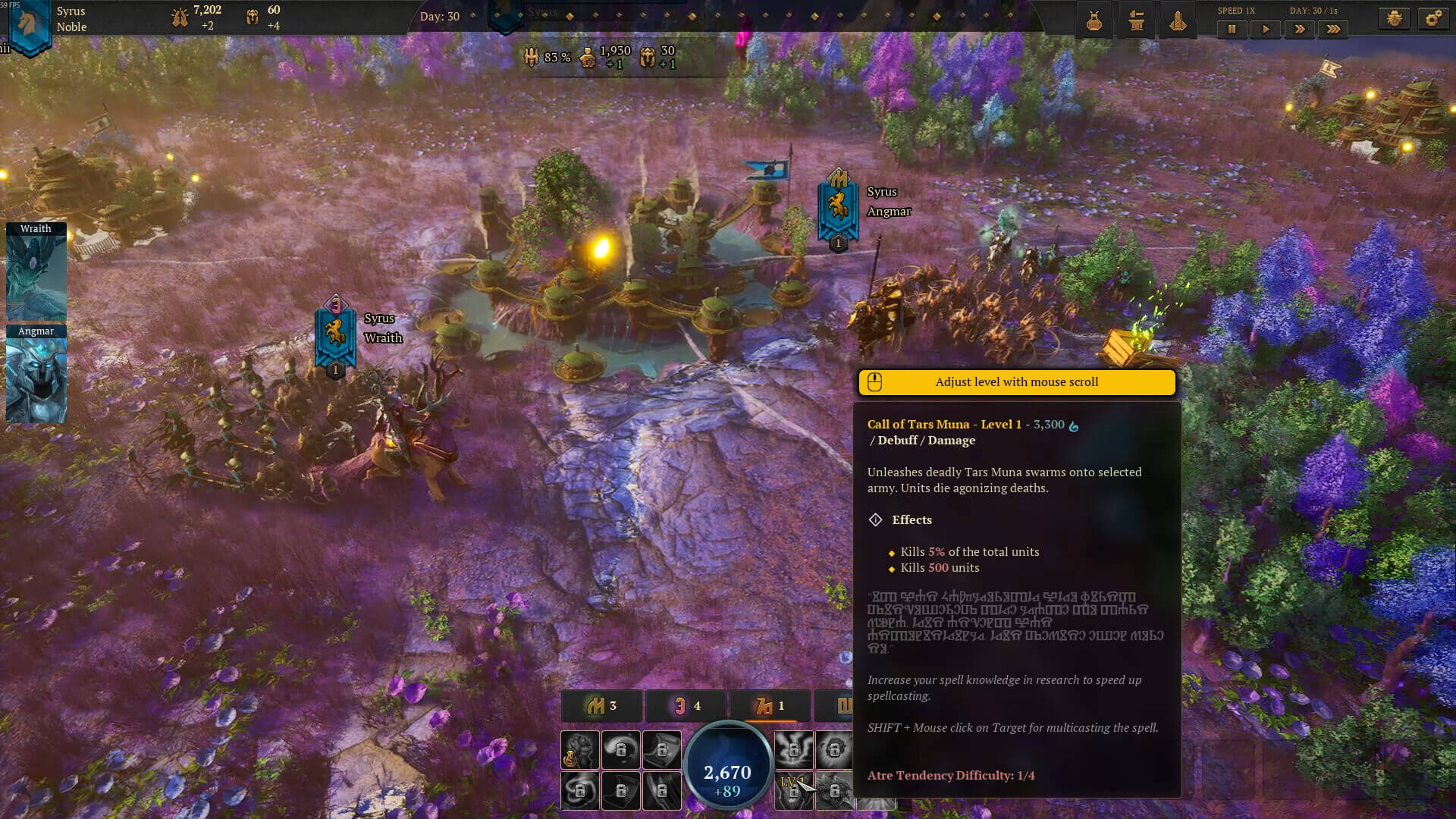1456x819 pixels.
Task: Select the triple-arrow fastest speed
Action: tap(1333, 29)
